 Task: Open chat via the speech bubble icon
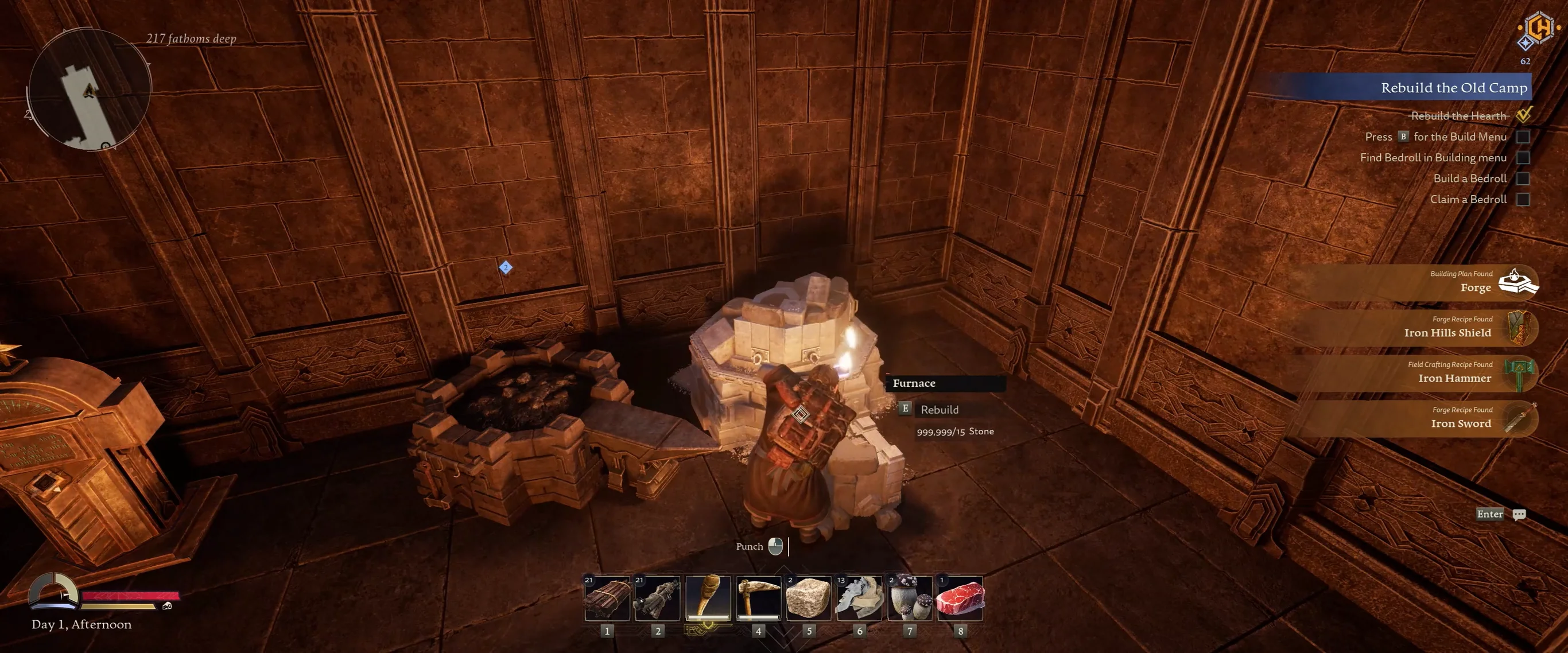coord(1519,514)
